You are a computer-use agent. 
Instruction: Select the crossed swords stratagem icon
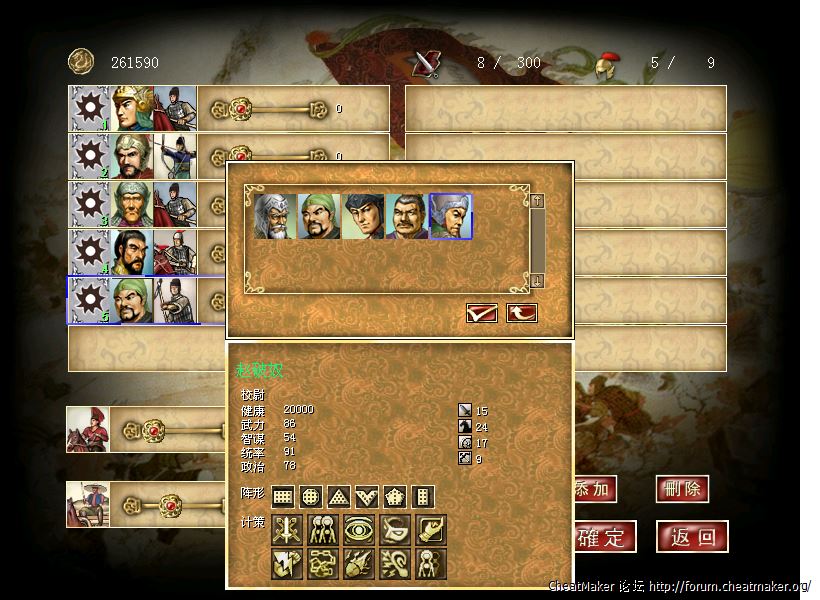(x=287, y=530)
